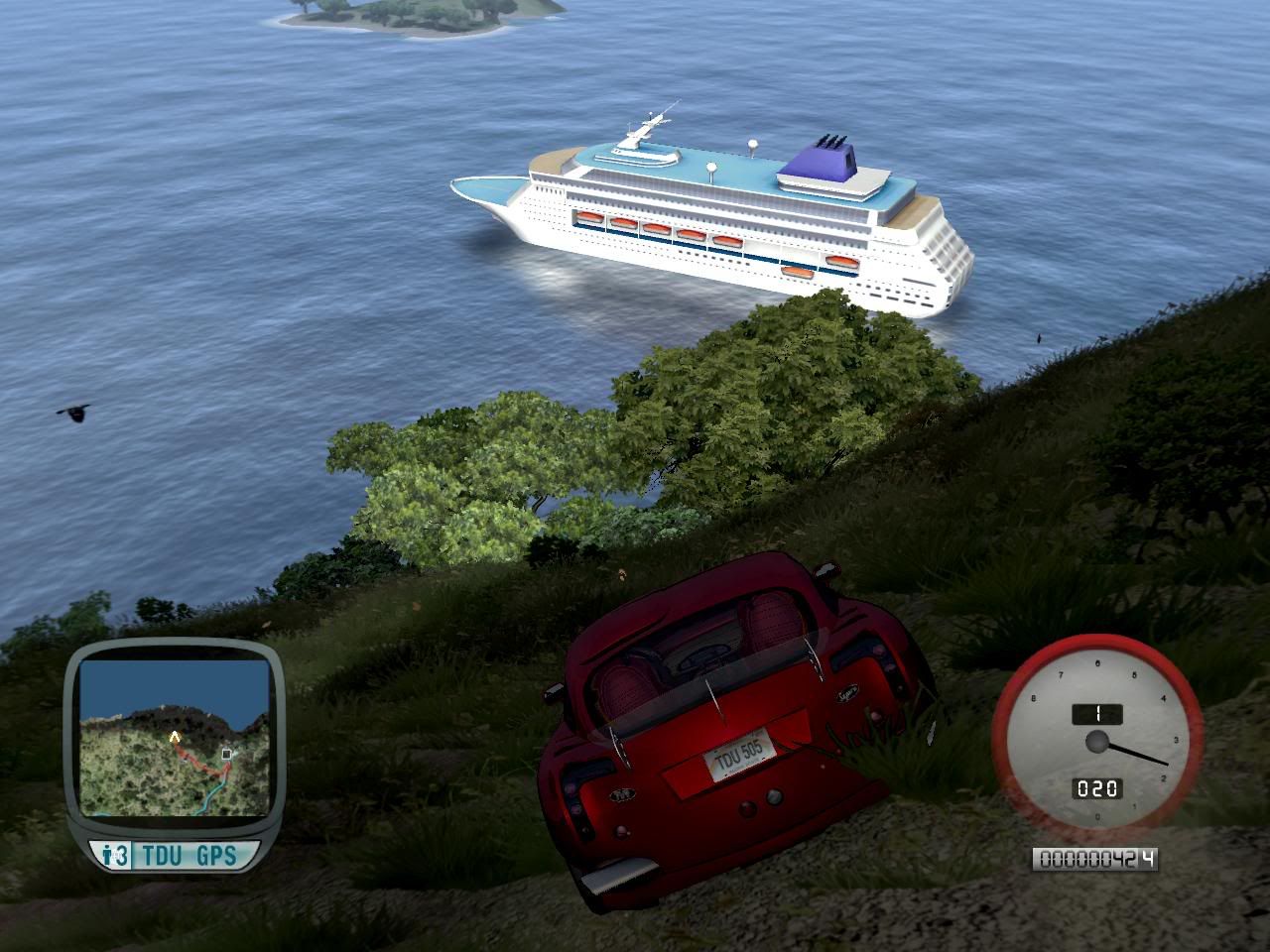The image size is (1270, 952).
Task: Click the destination marker on the minimap
Action: tap(227, 755)
